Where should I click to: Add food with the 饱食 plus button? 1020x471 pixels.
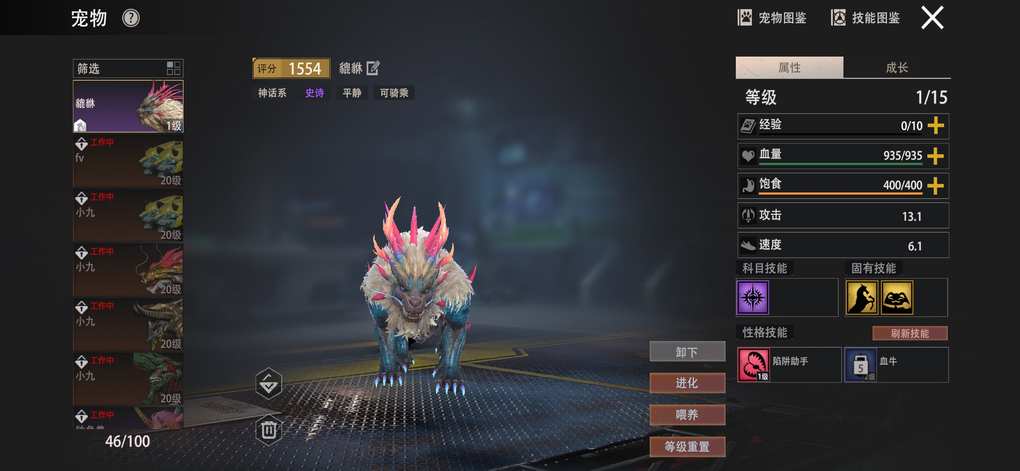pyautogui.click(x=936, y=186)
